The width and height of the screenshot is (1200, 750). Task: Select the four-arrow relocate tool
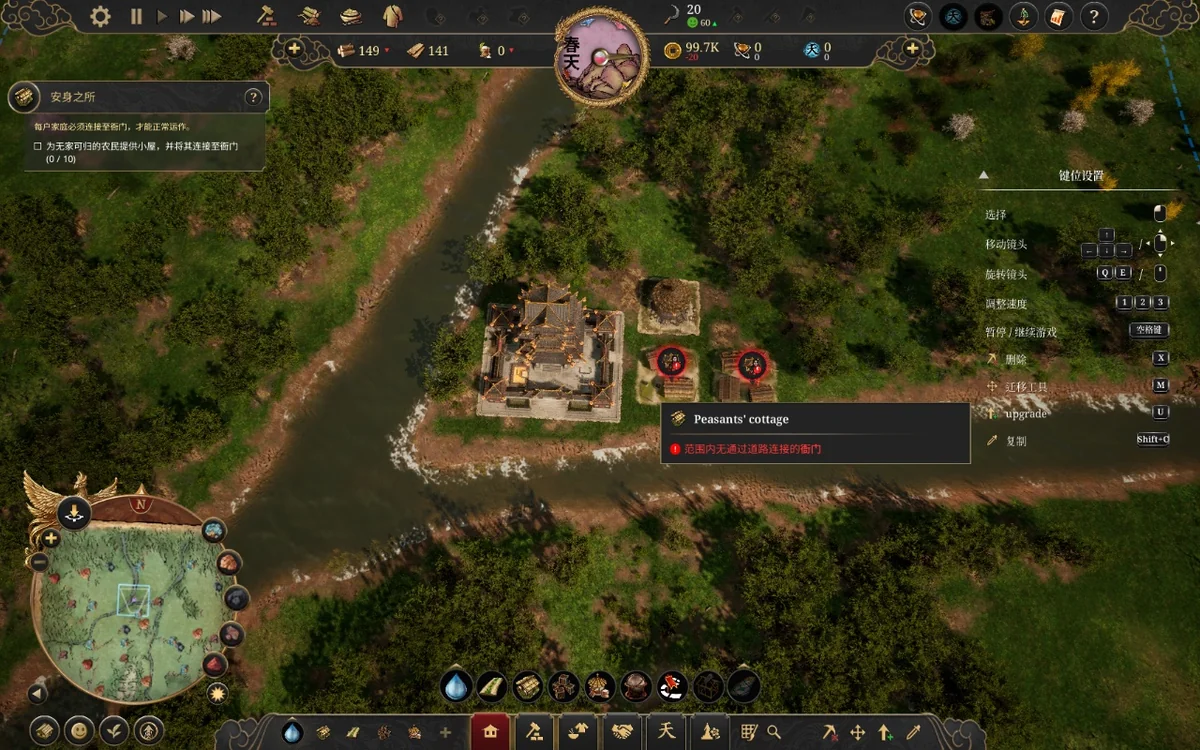[x=857, y=732]
